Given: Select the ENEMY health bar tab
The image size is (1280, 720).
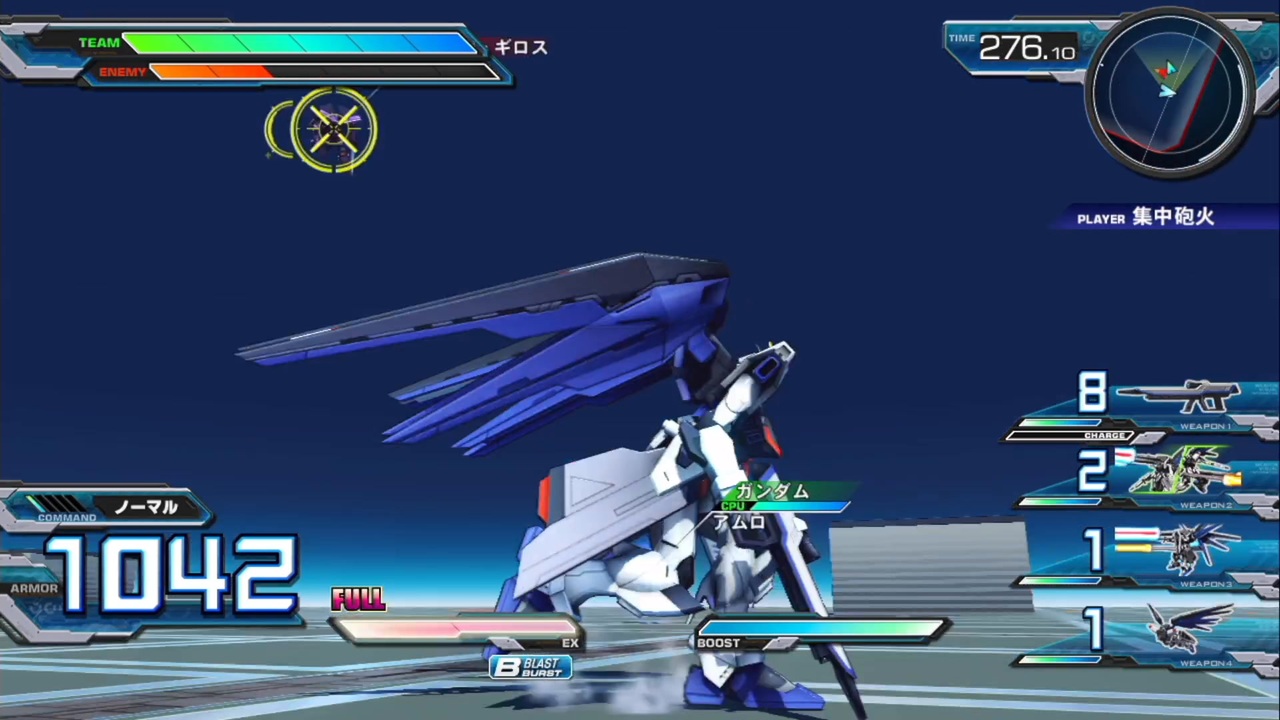Looking at the screenshot, I should pyautogui.click(x=123, y=71).
